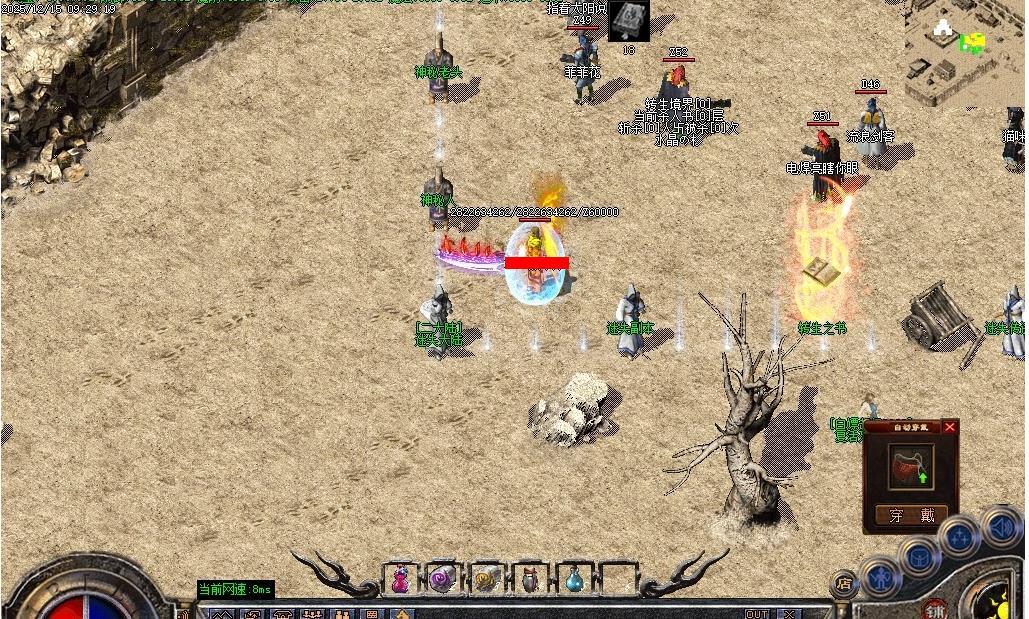Select the grey jar hotbar slot

coord(530,578)
